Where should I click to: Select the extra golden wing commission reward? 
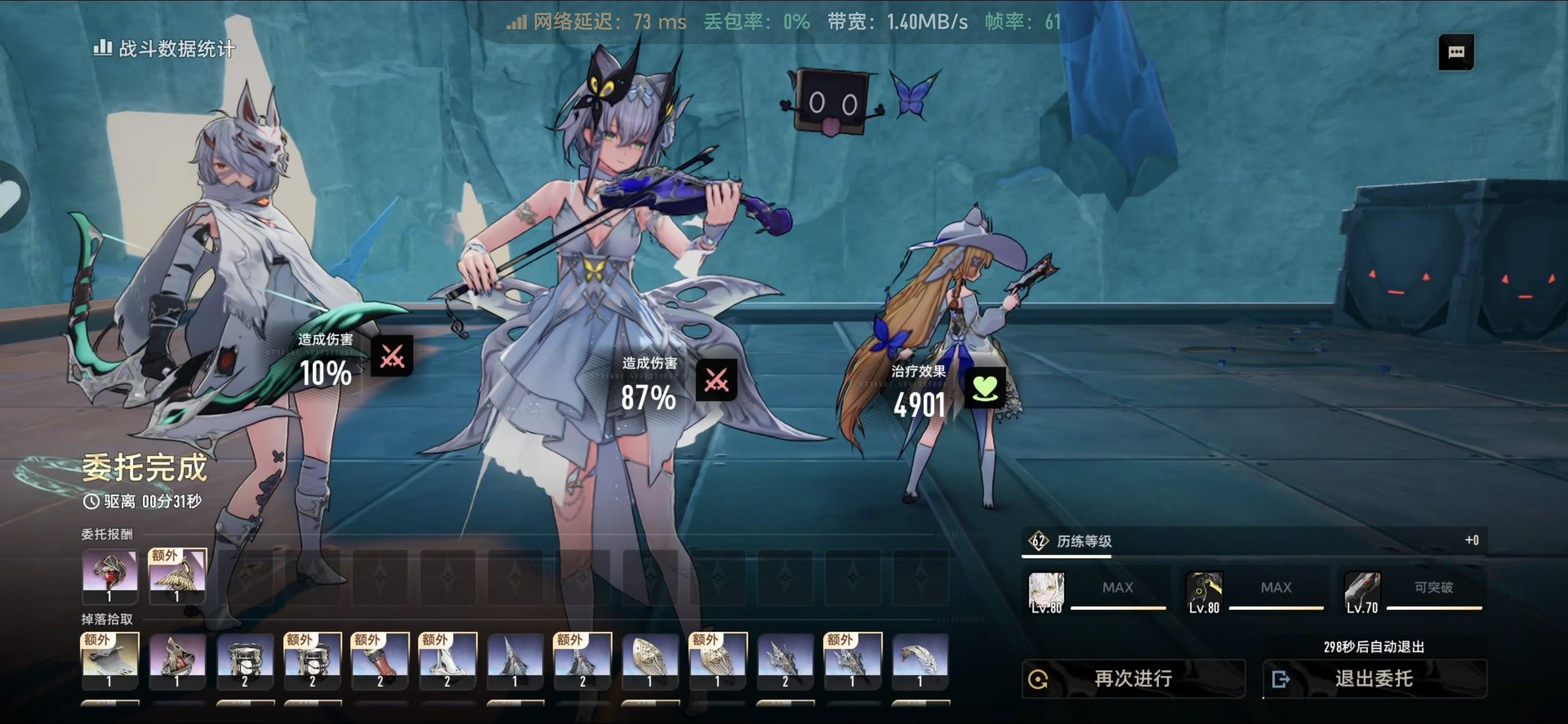tap(177, 576)
